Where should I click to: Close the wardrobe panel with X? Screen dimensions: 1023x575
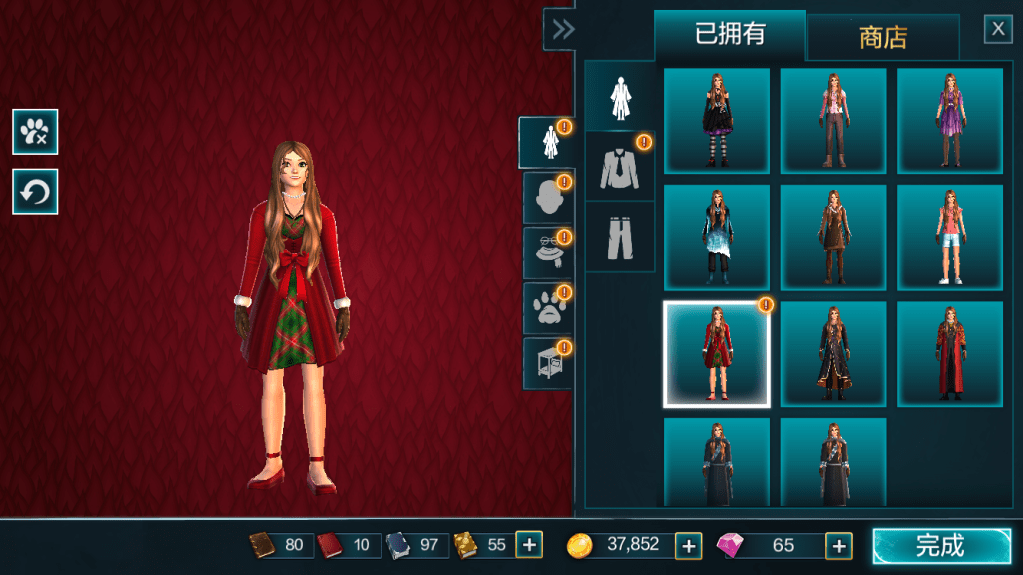coord(998,29)
